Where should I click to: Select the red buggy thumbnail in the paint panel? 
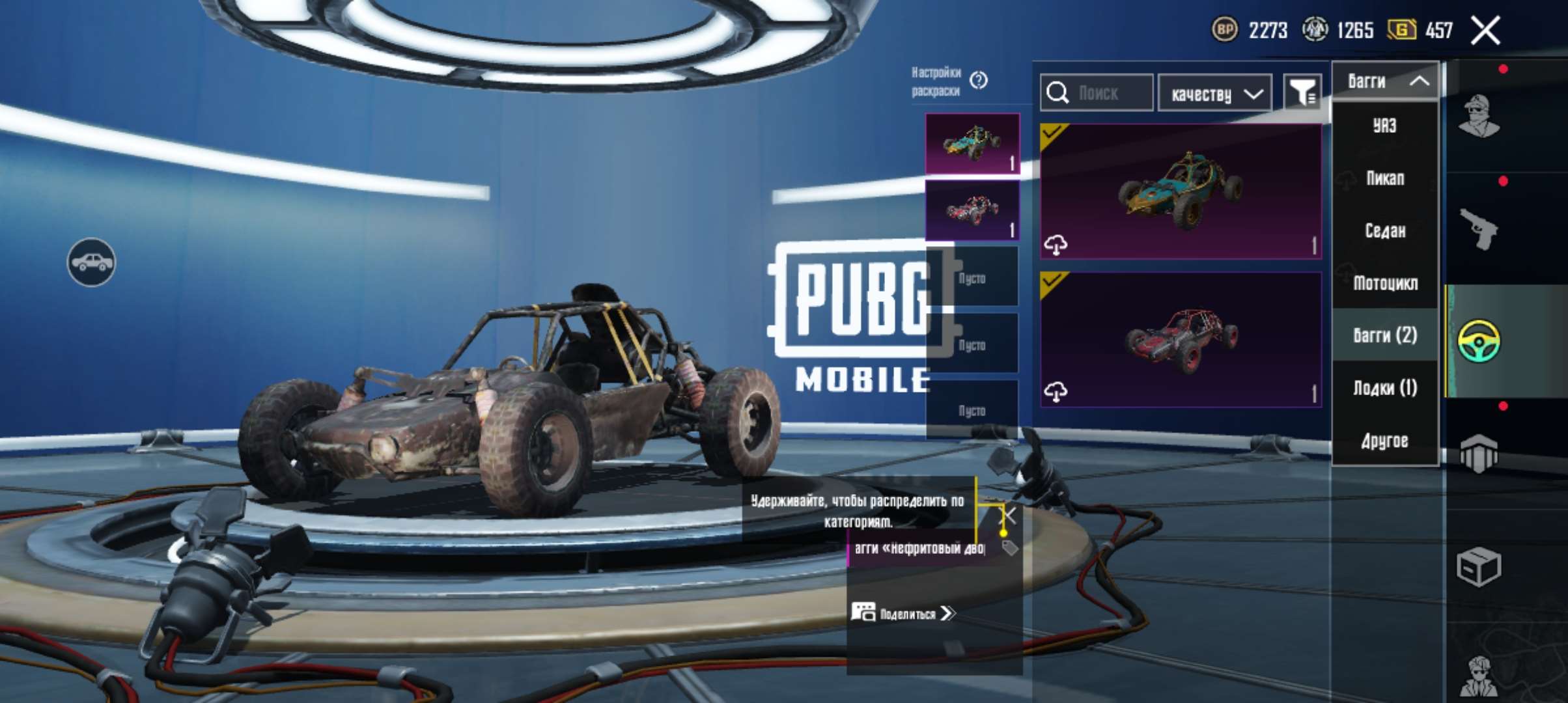click(972, 208)
